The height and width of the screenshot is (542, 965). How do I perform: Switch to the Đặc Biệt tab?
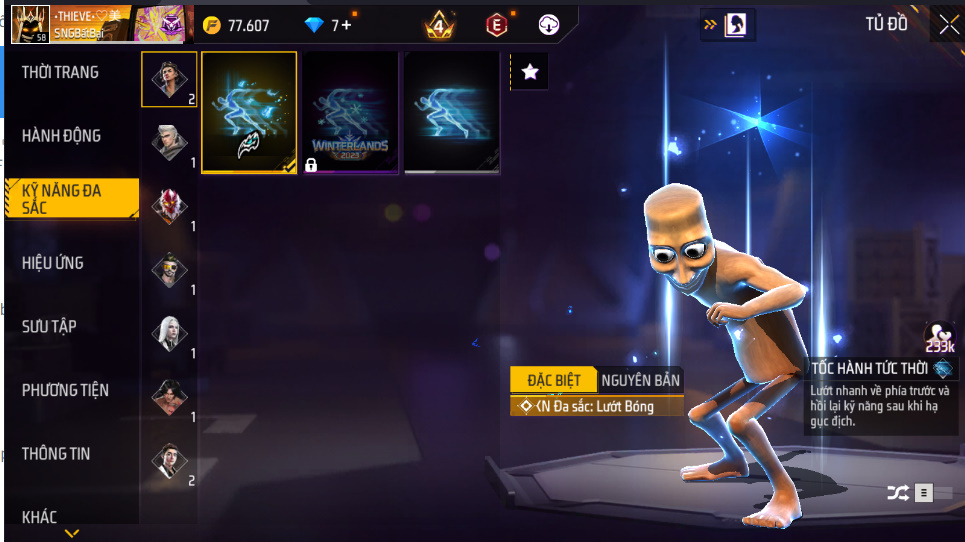(x=553, y=380)
